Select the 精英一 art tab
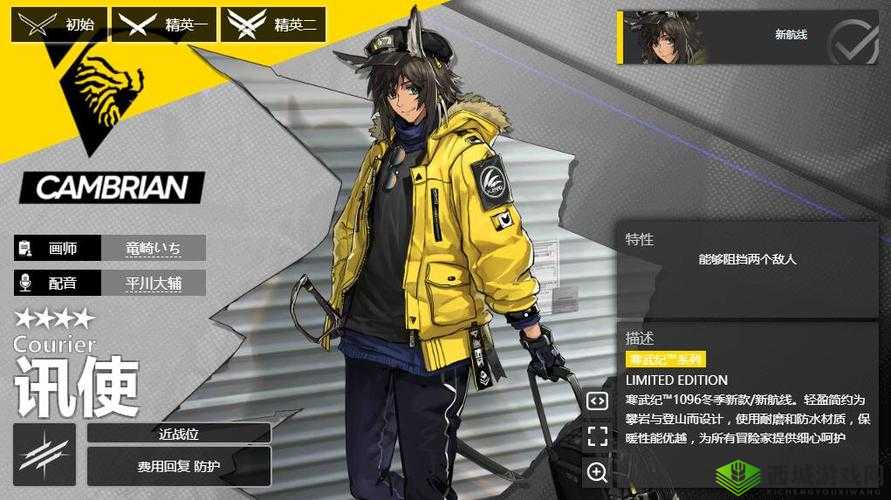 point(163,25)
